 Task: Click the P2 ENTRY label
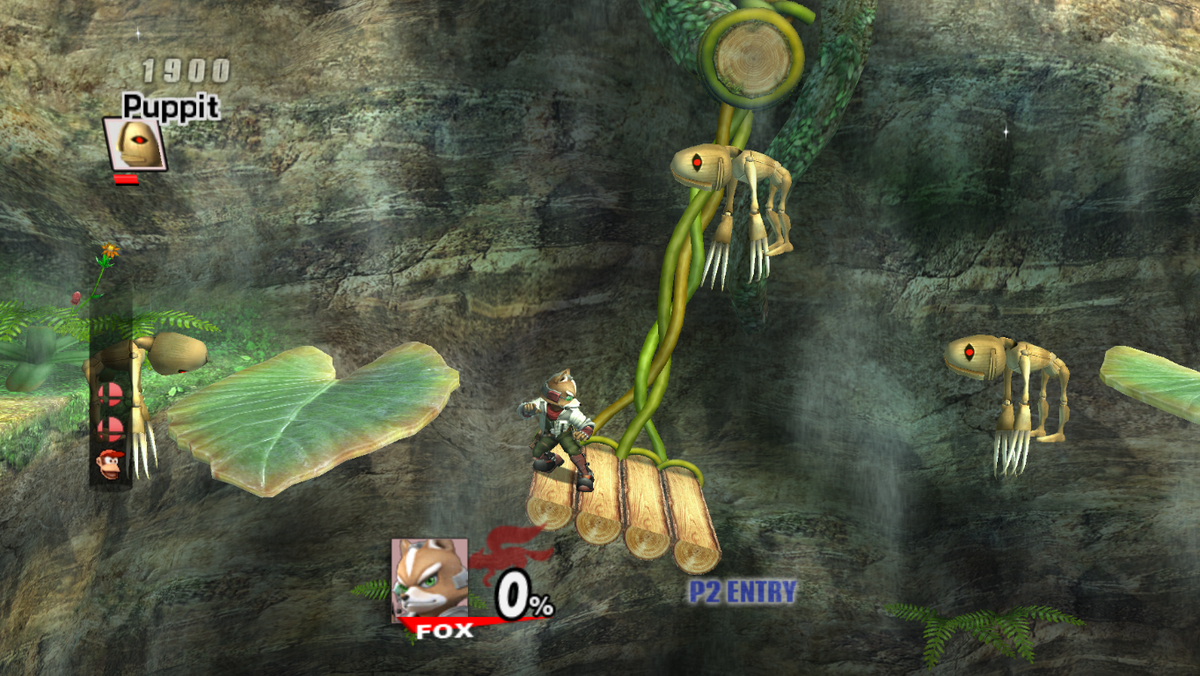click(742, 592)
